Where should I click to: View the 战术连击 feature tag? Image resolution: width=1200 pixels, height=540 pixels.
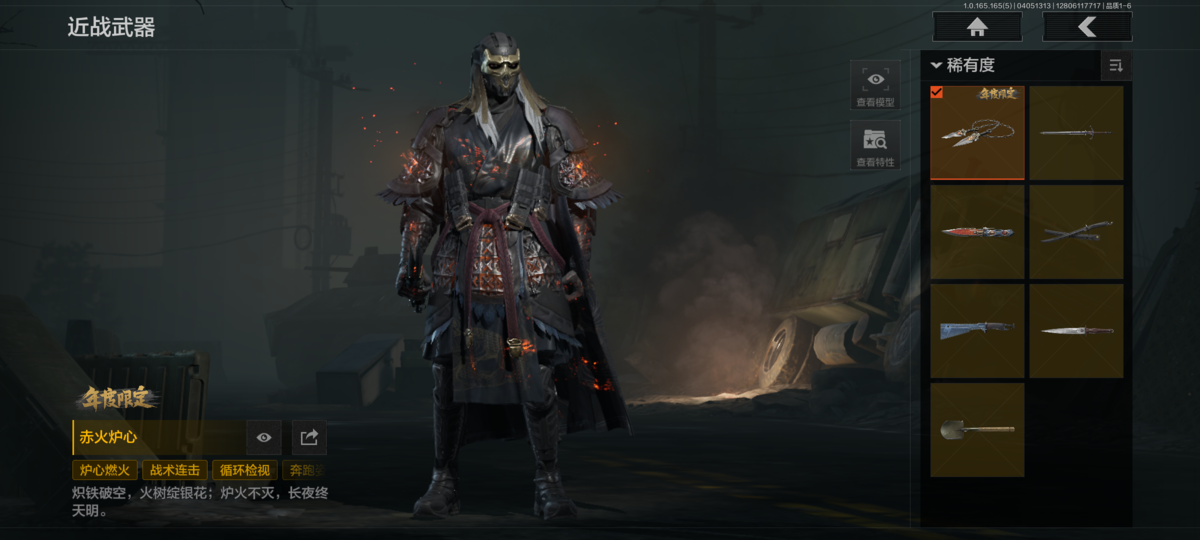tap(174, 470)
